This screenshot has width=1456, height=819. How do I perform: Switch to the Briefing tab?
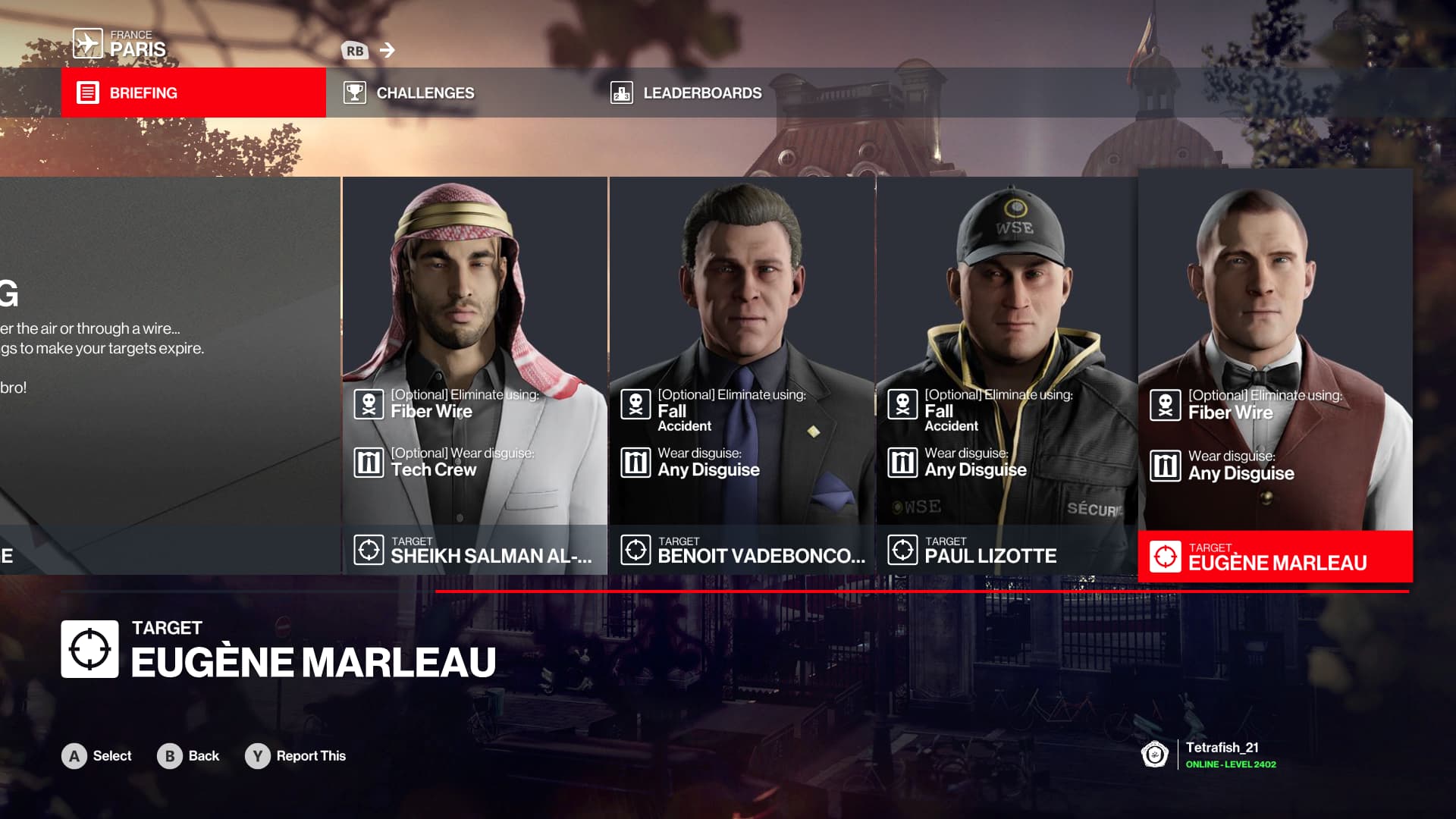193,93
